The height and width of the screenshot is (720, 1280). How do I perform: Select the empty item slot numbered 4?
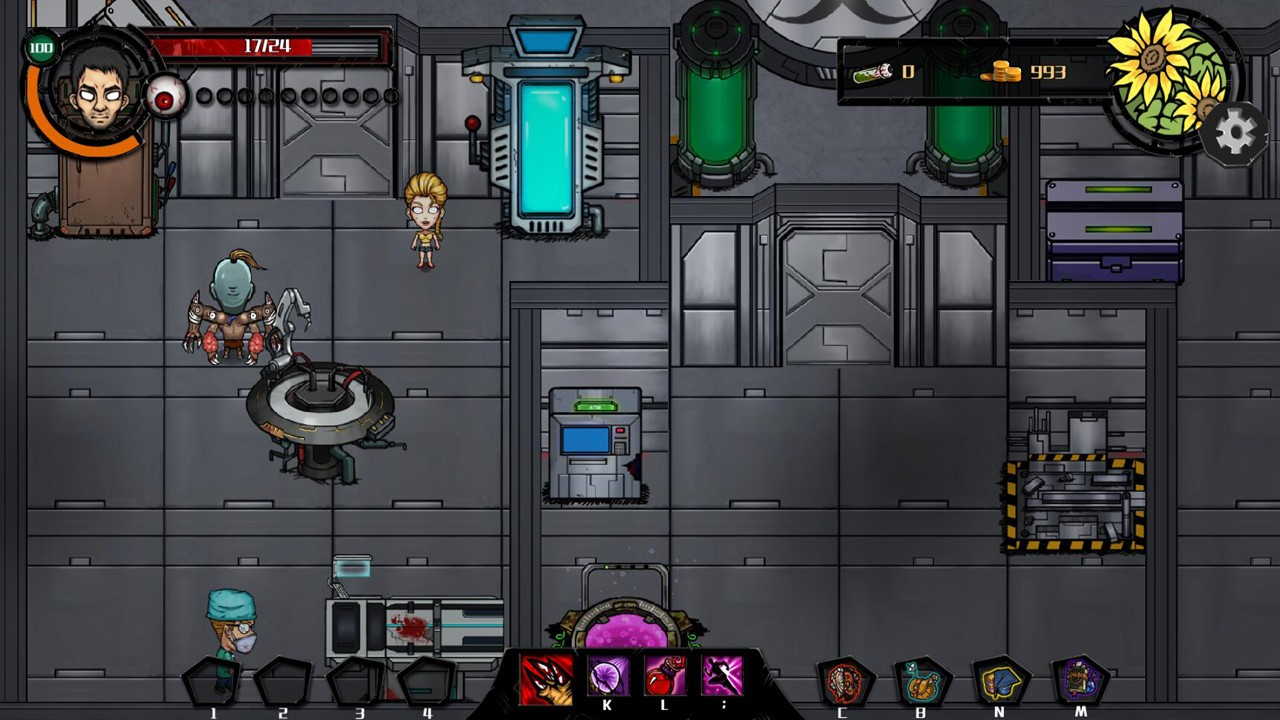click(x=428, y=682)
